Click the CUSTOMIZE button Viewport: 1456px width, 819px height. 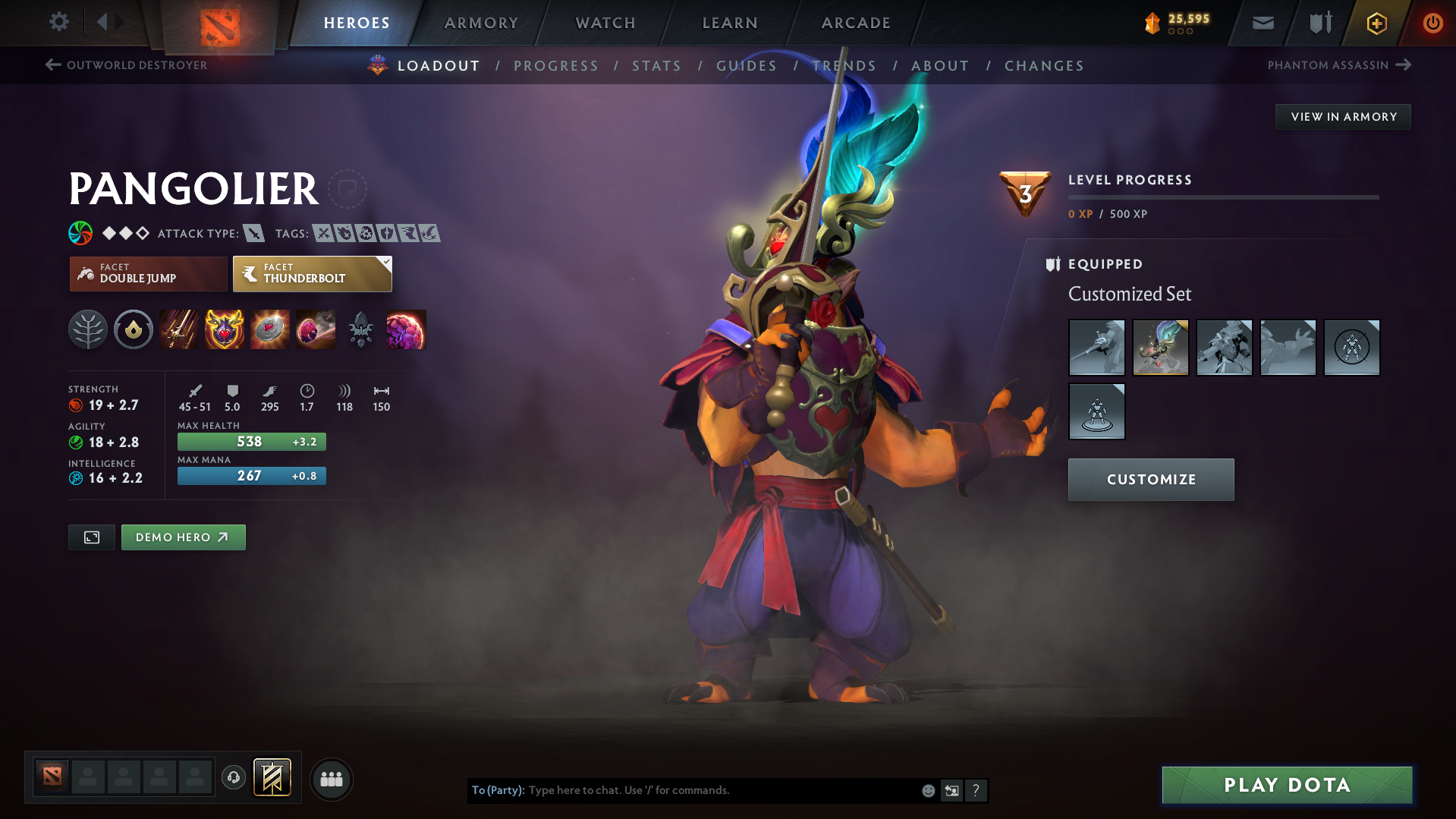pos(1150,479)
